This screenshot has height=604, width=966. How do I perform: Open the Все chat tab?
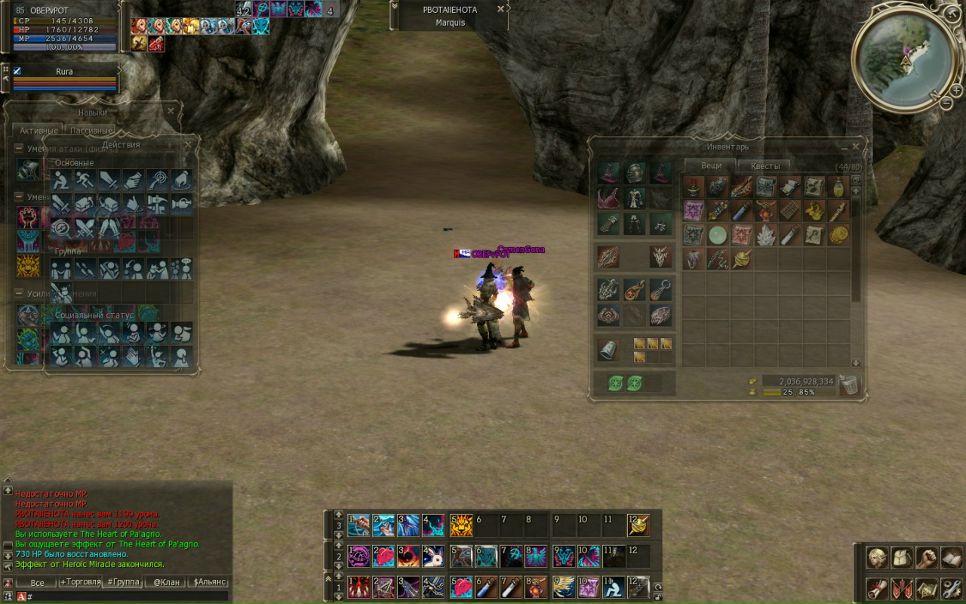coord(37,582)
